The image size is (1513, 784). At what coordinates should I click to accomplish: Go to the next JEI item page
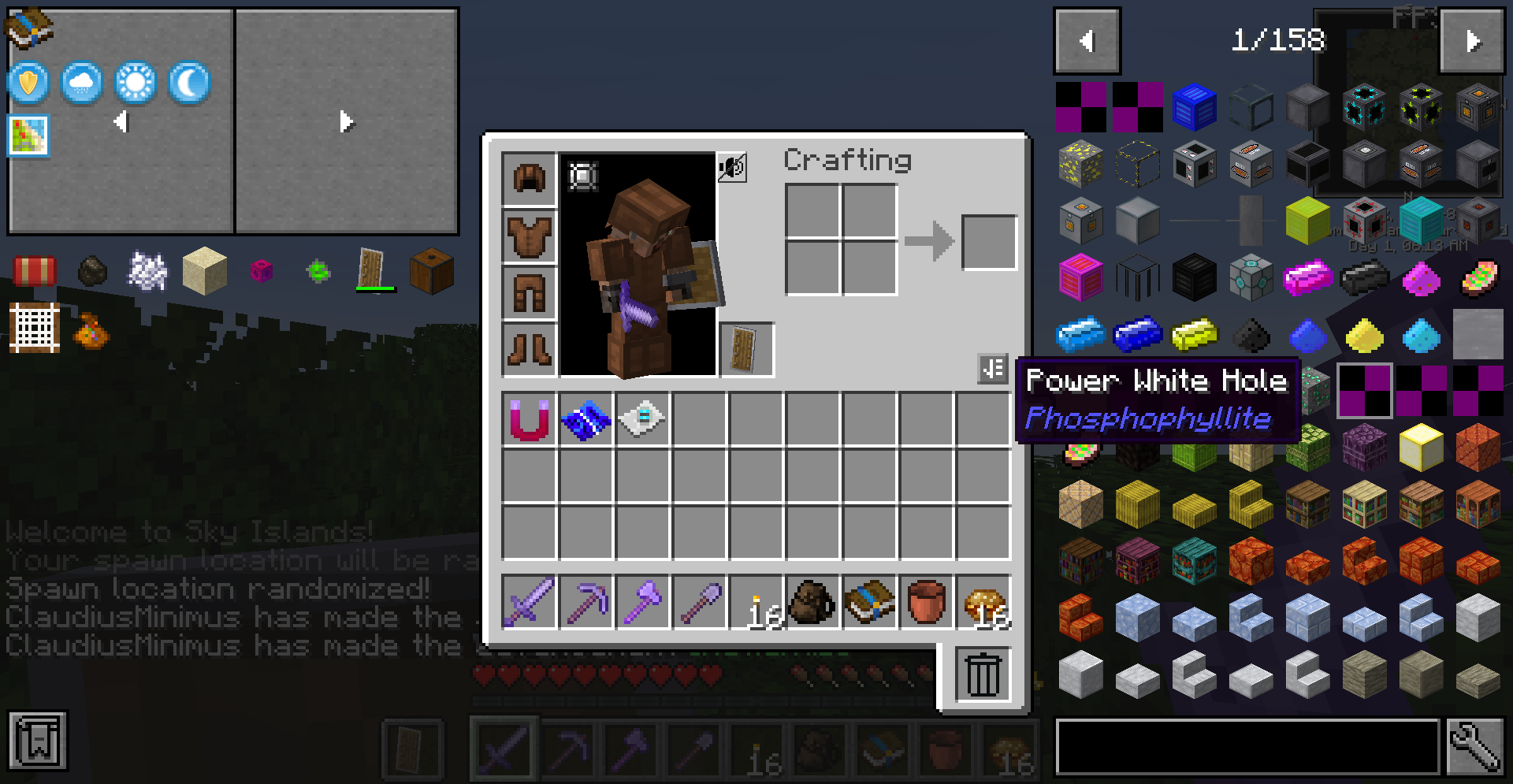pyautogui.click(x=1472, y=42)
